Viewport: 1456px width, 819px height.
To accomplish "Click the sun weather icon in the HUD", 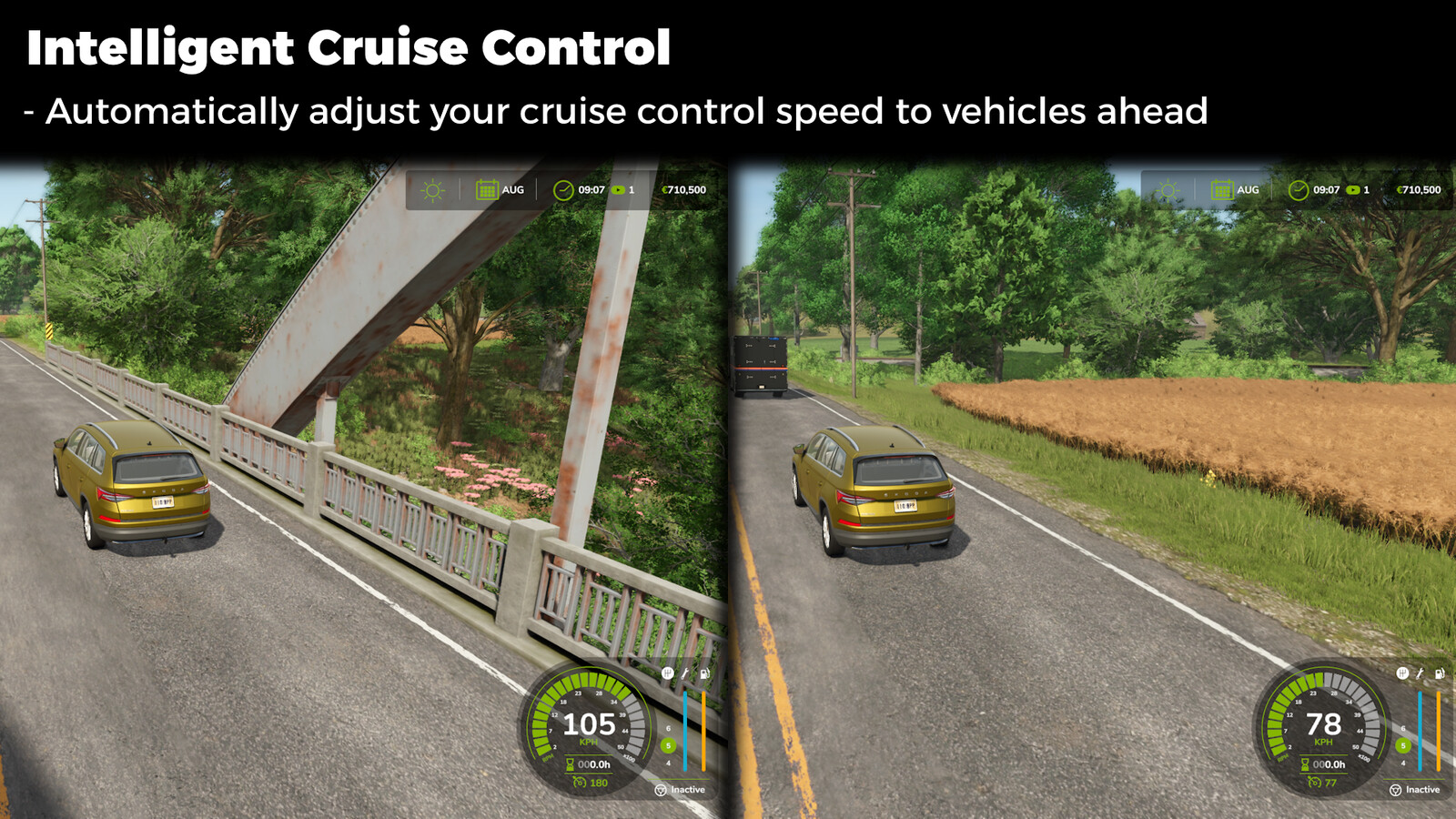I will pos(430,190).
